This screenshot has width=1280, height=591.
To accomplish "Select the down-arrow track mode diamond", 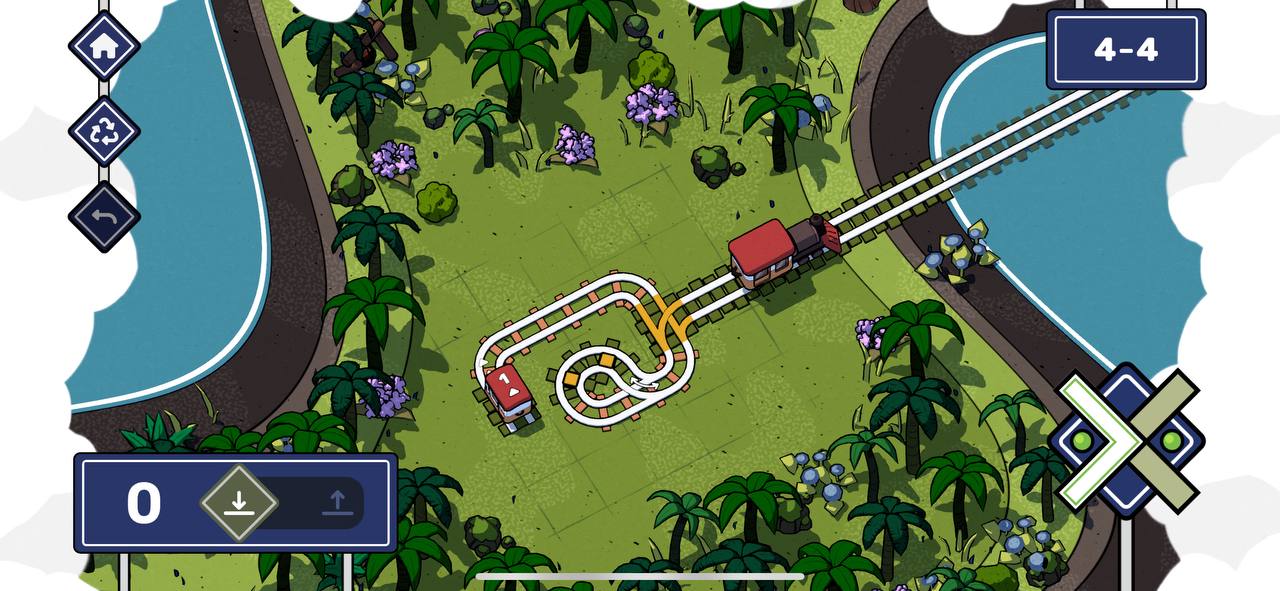I will 238,502.
